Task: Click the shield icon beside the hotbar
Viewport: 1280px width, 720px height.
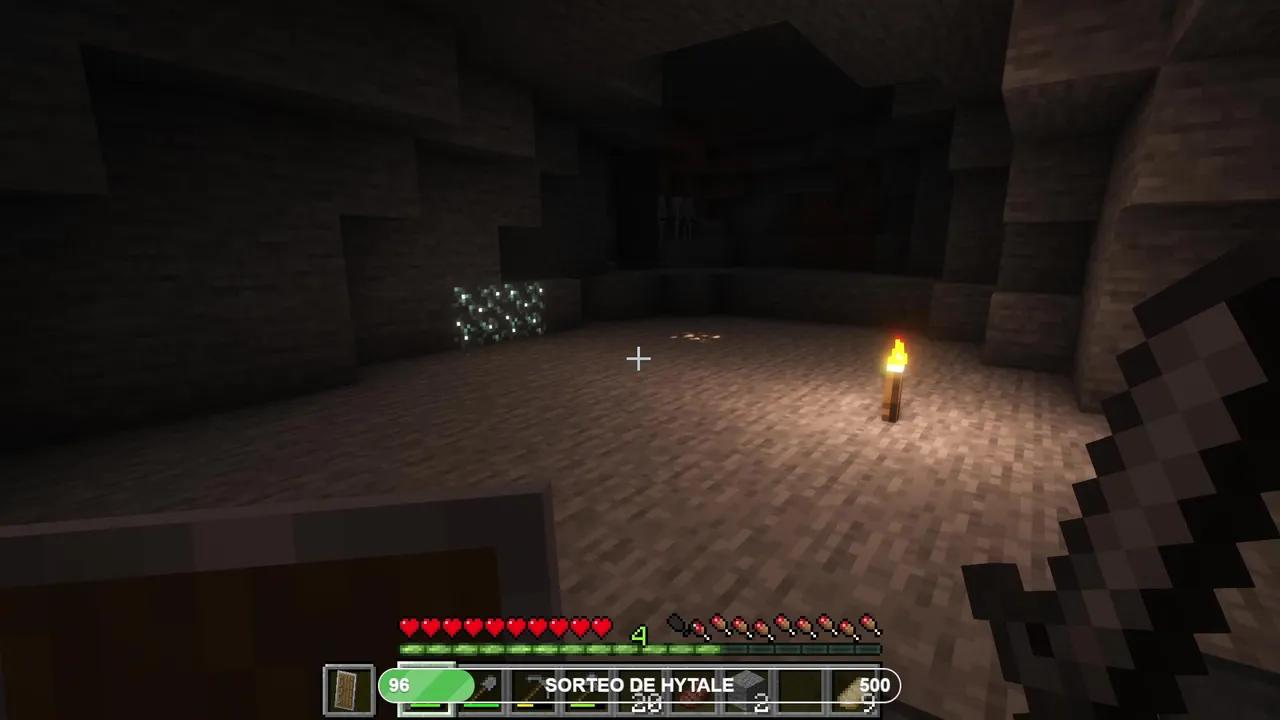Action: 349,686
